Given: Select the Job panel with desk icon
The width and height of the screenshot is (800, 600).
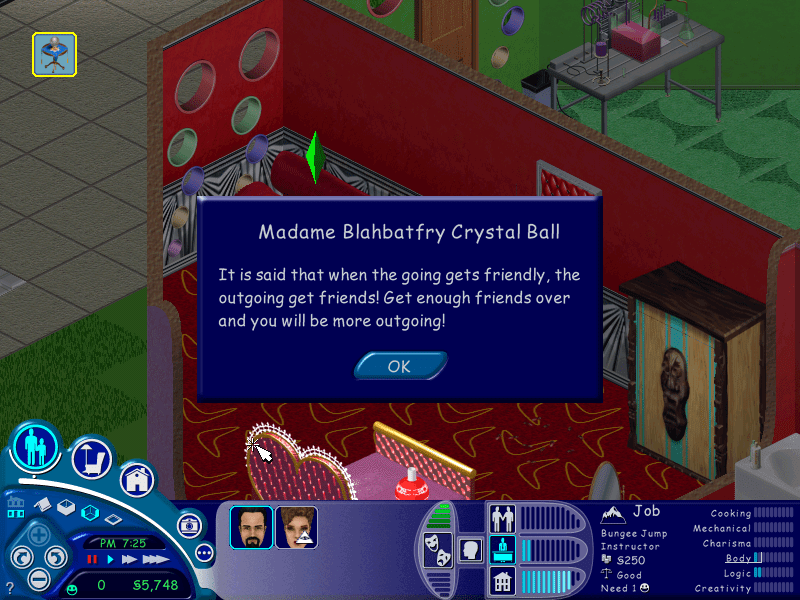Looking at the screenshot, I should click(x=501, y=549).
